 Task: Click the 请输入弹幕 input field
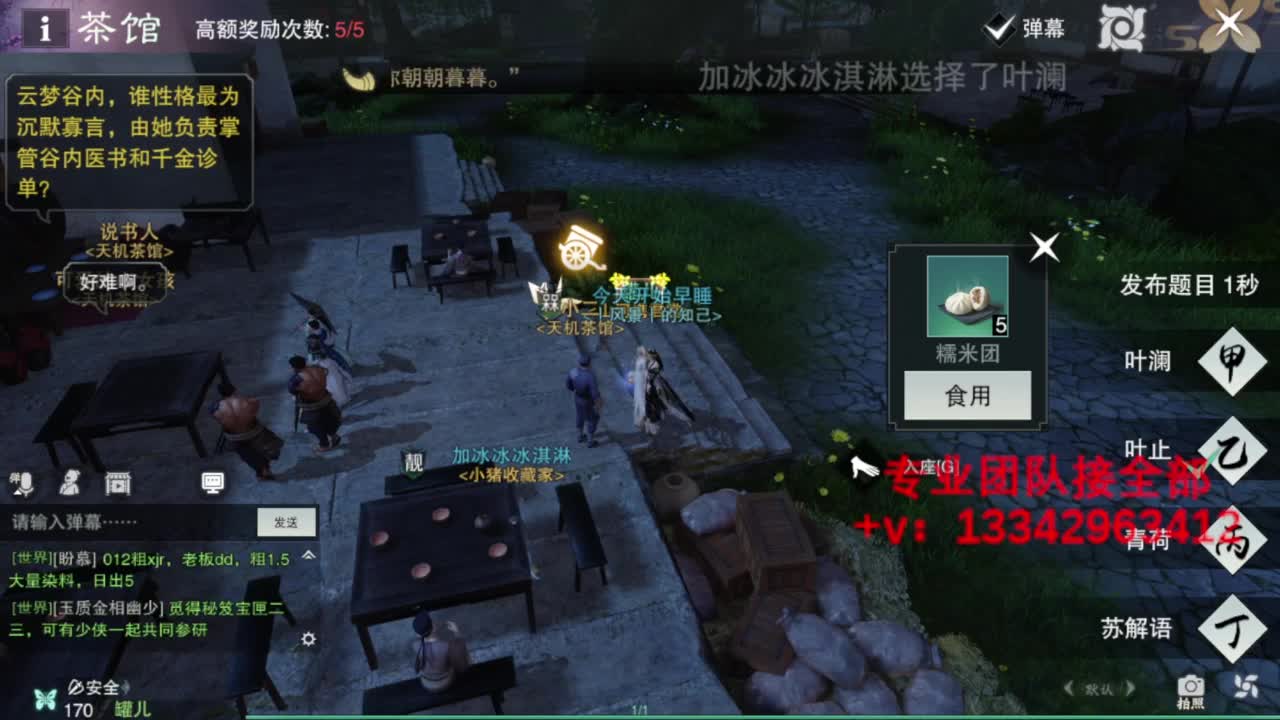pos(120,520)
